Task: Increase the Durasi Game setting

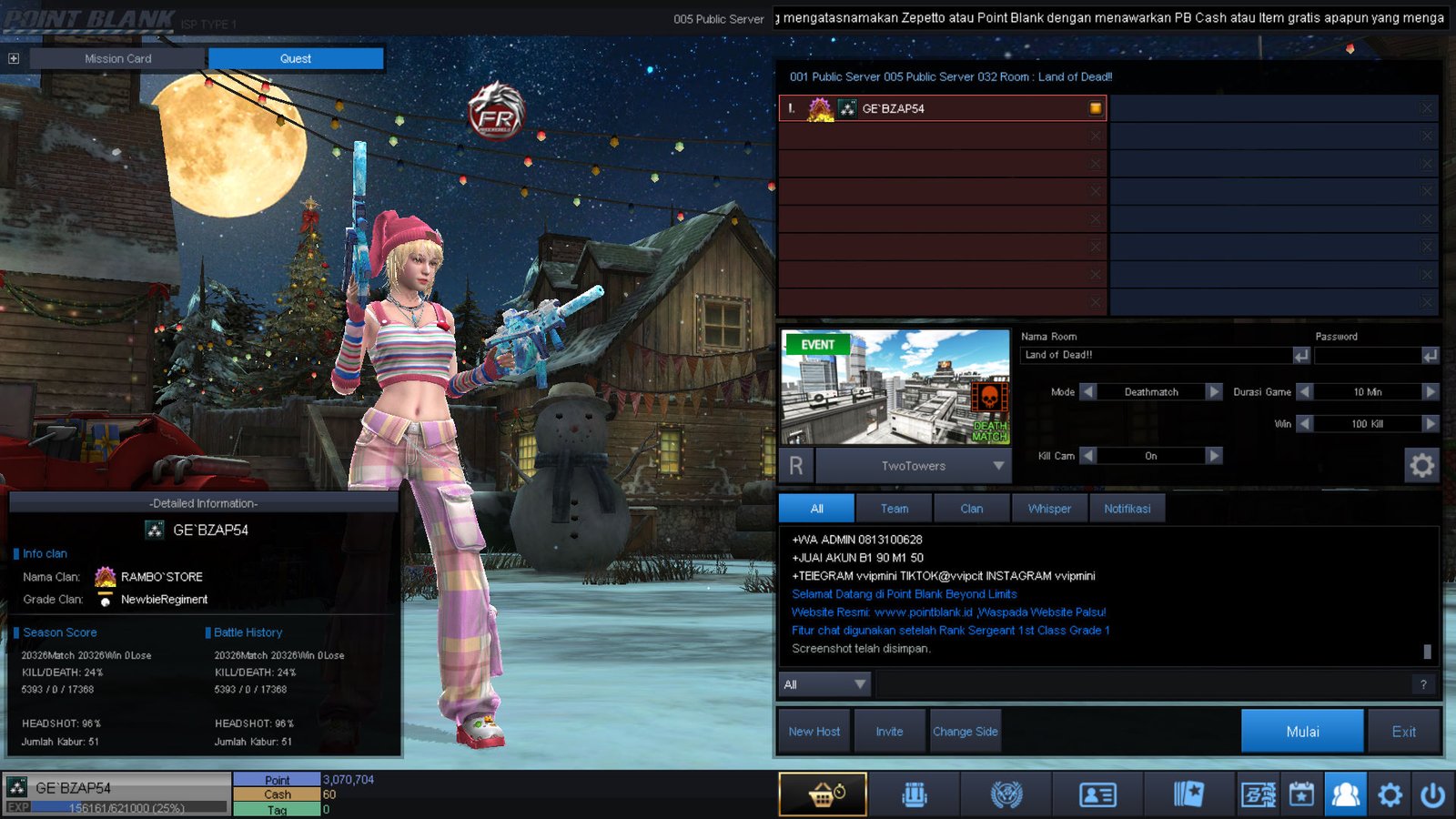Action: [1431, 392]
